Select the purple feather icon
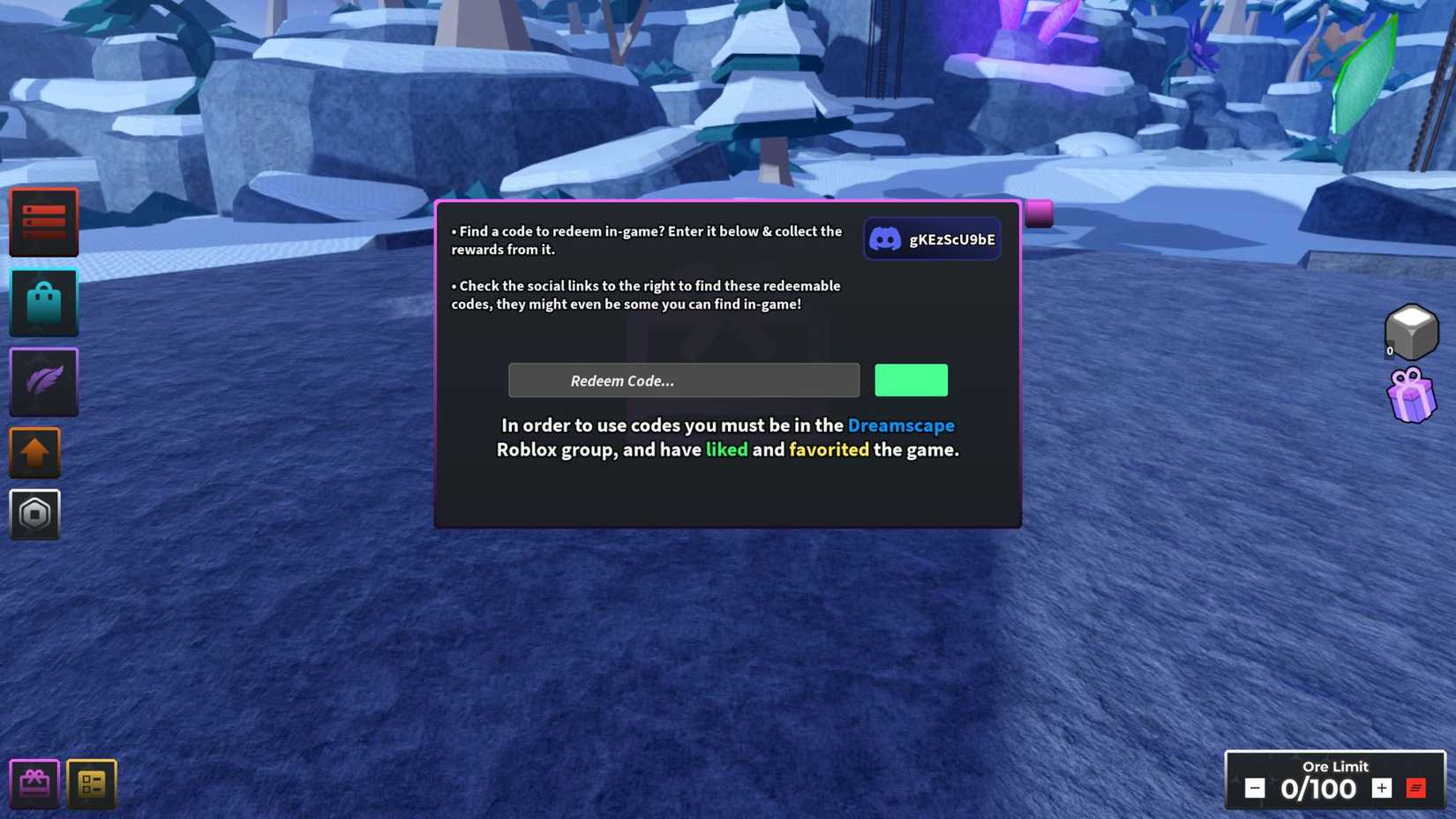Screen dimensions: 1456x819 tap(43, 381)
